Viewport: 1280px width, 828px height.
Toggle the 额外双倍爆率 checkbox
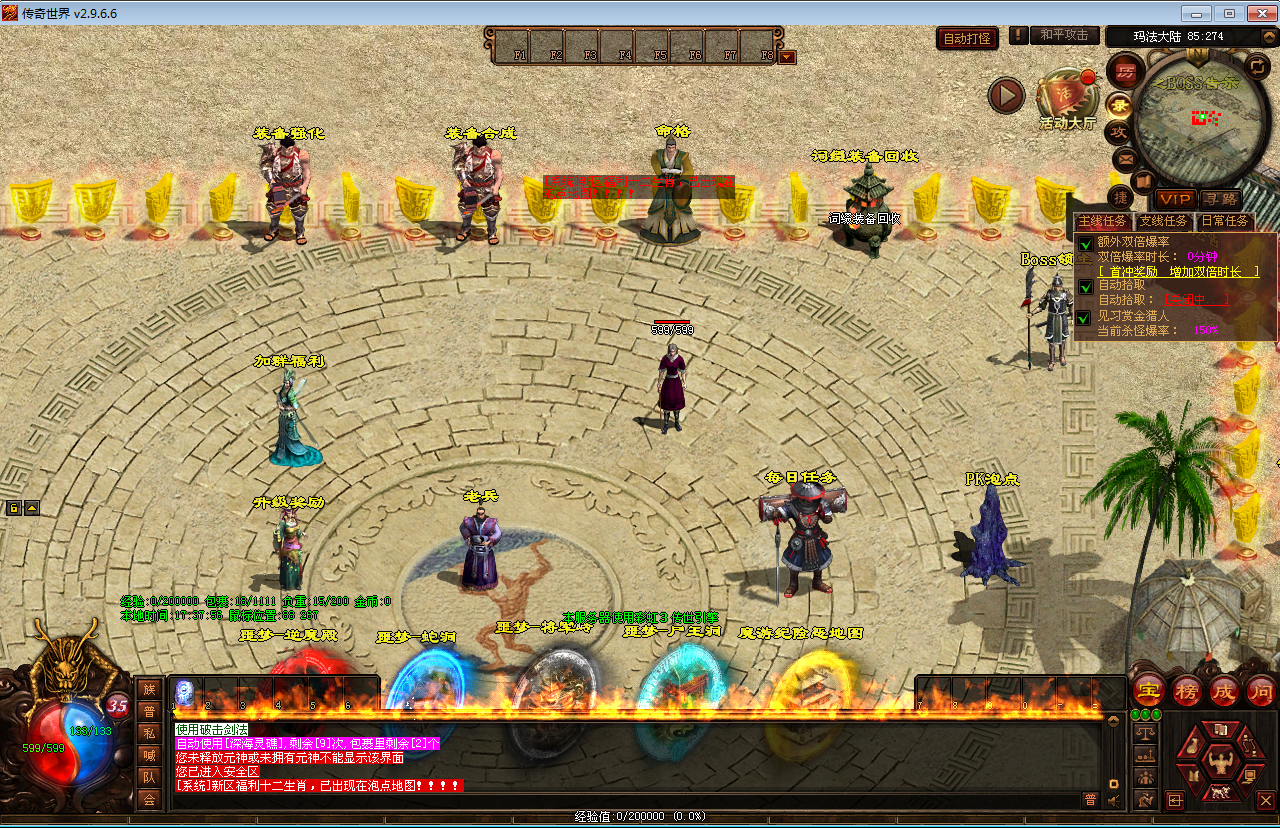[x=1085, y=244]
